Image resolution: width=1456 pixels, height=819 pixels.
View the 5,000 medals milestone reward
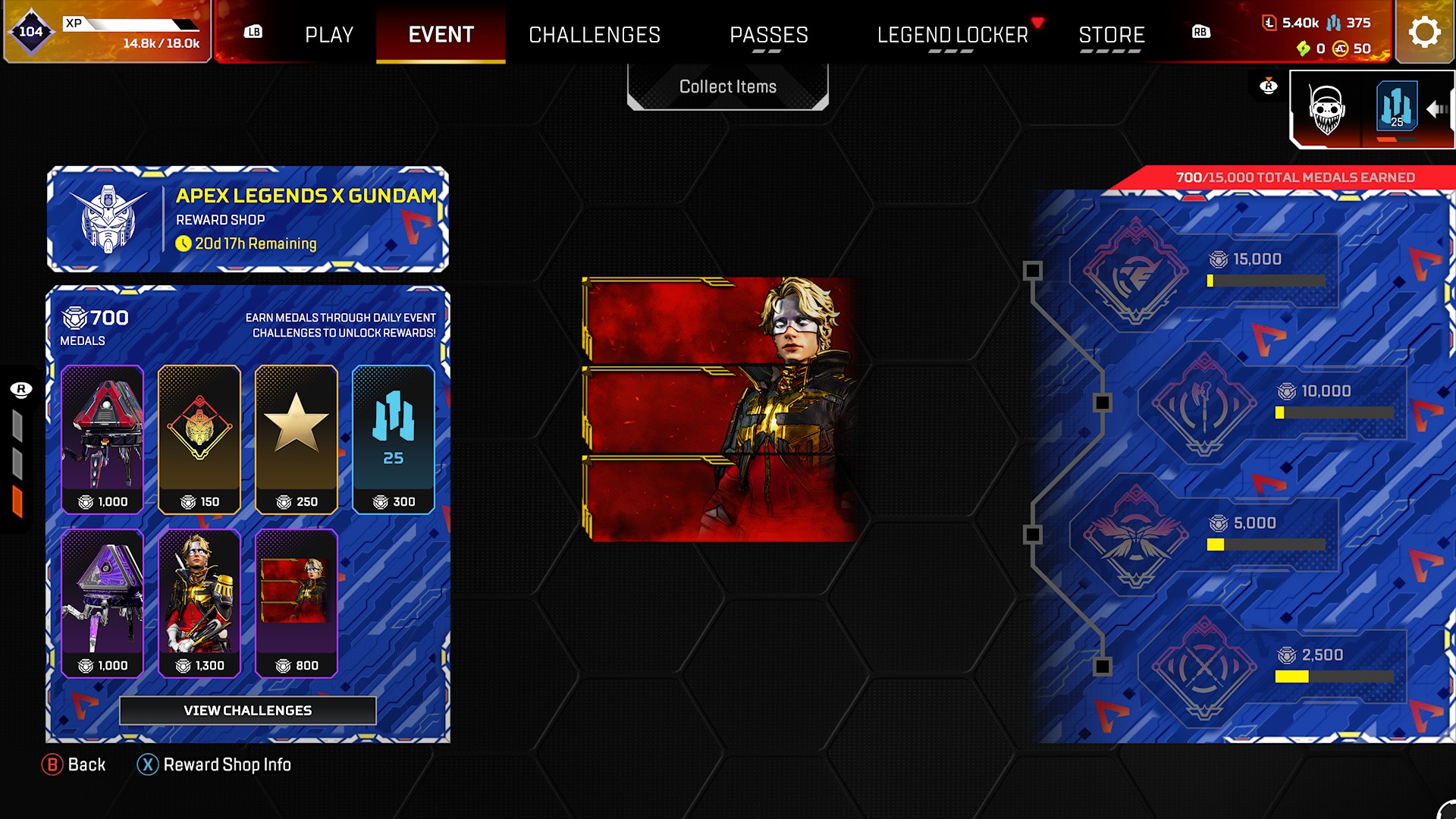1135,535
